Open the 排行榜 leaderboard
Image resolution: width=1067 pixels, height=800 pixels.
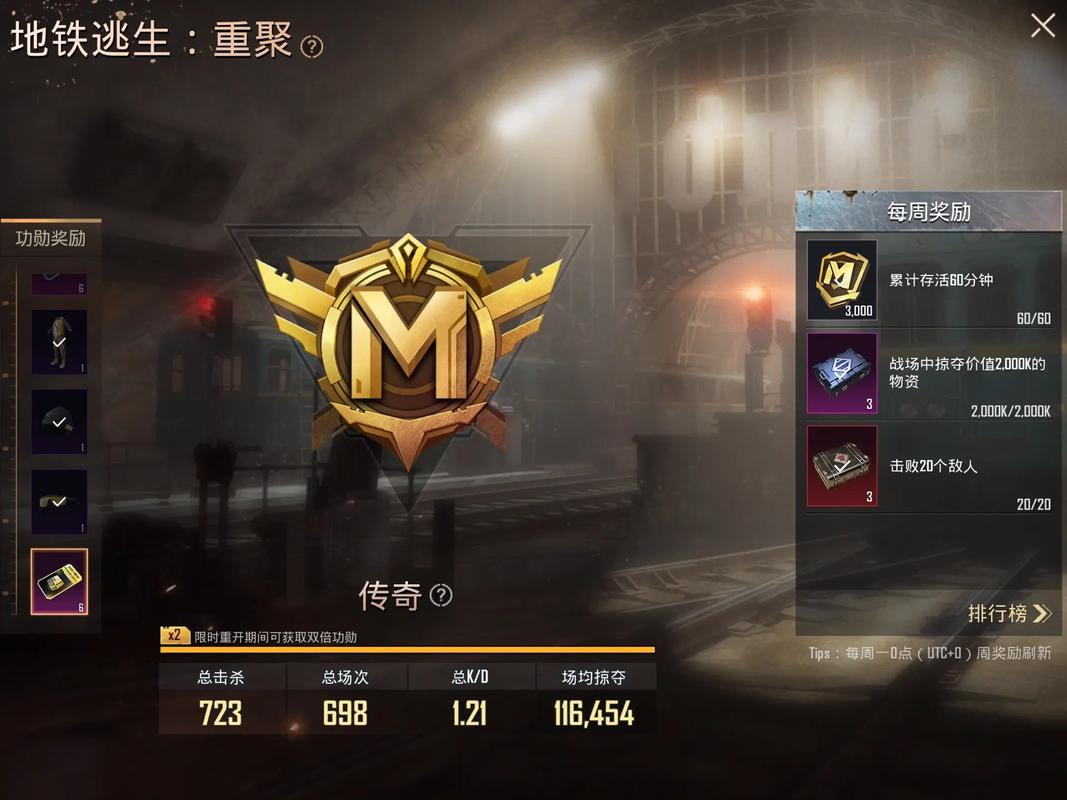click(1009, 613)
